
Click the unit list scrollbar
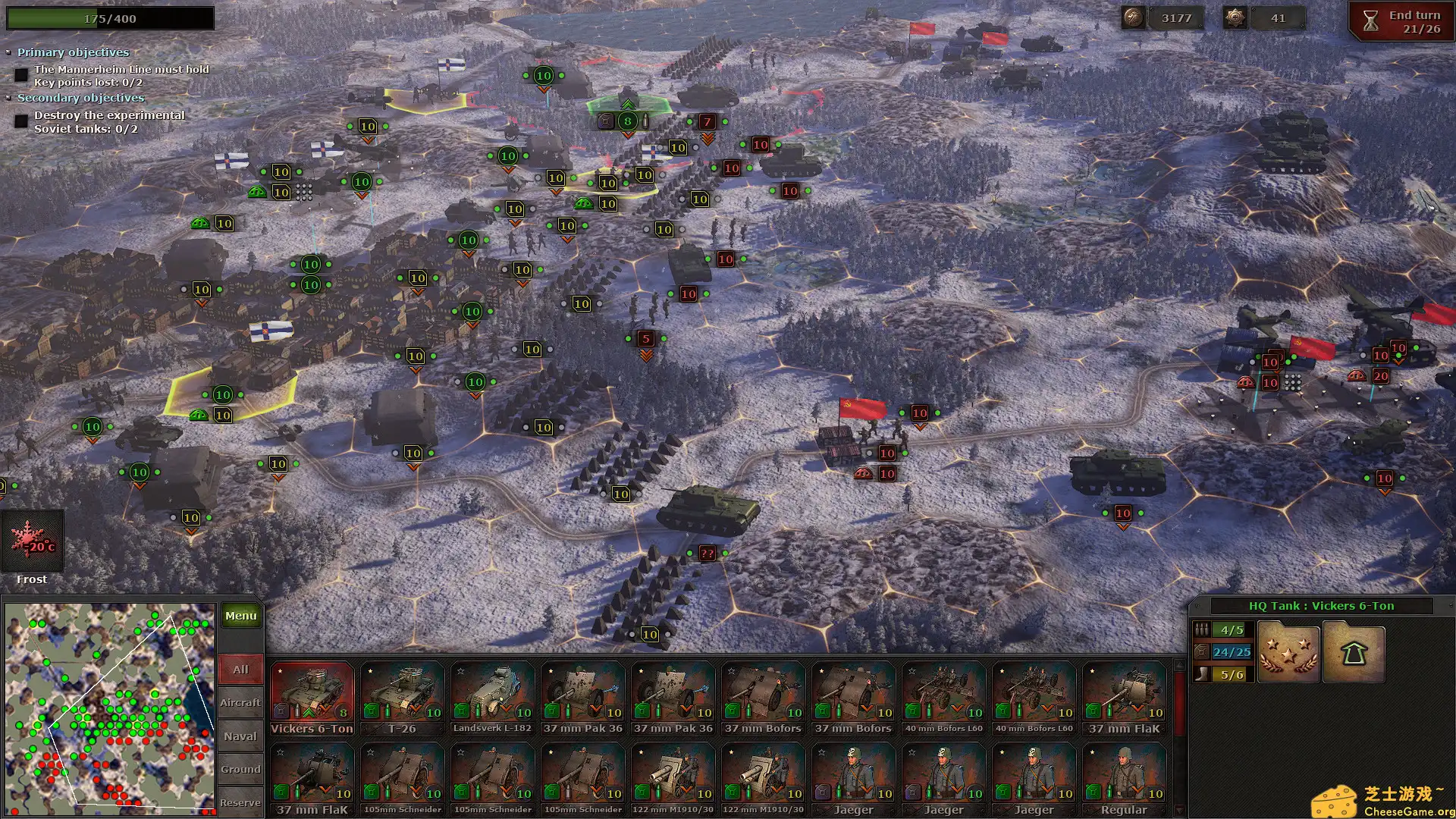pyautogui.click(x=1178, y=736)
